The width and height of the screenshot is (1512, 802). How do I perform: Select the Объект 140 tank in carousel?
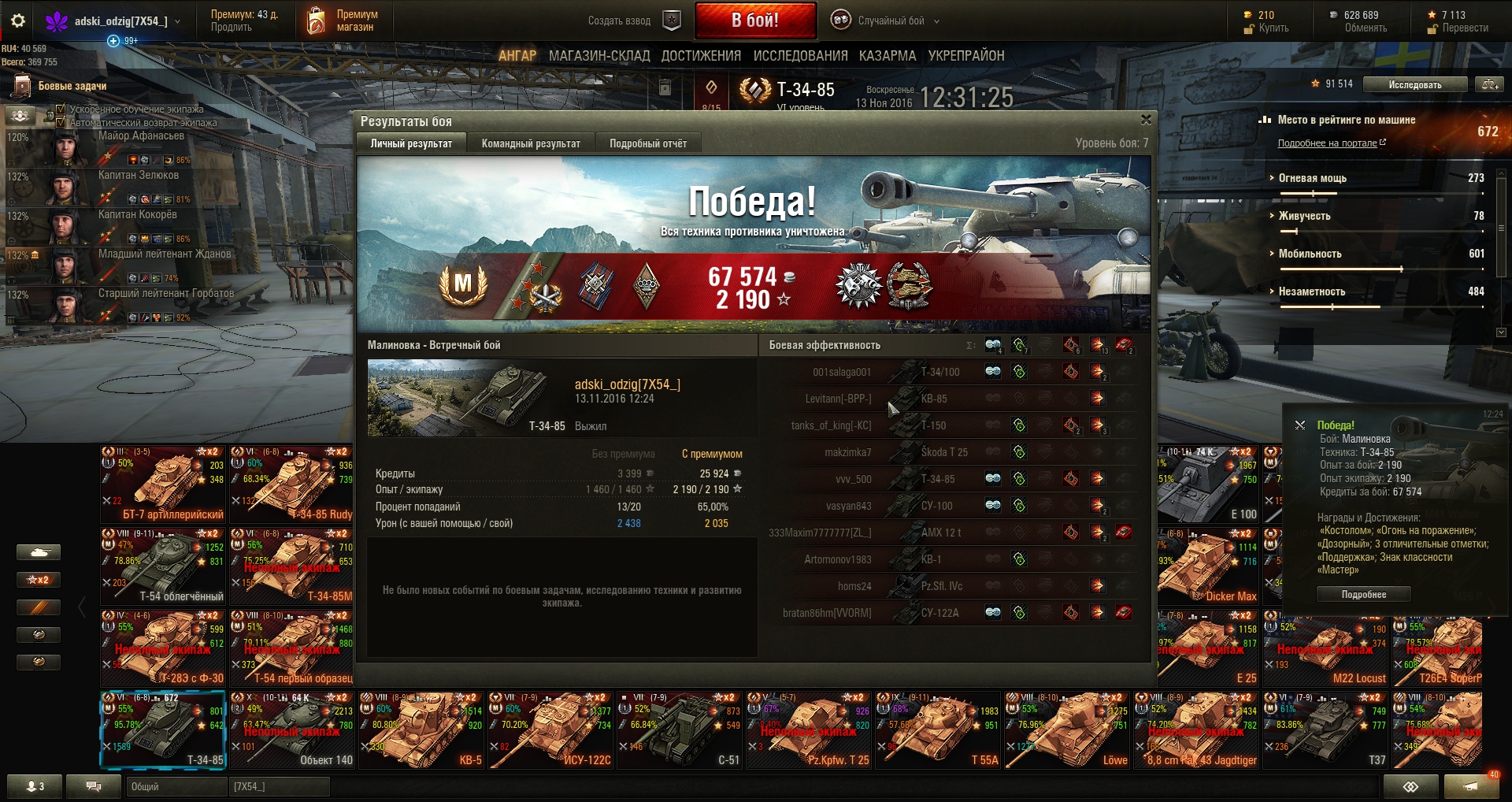[291, 730]
